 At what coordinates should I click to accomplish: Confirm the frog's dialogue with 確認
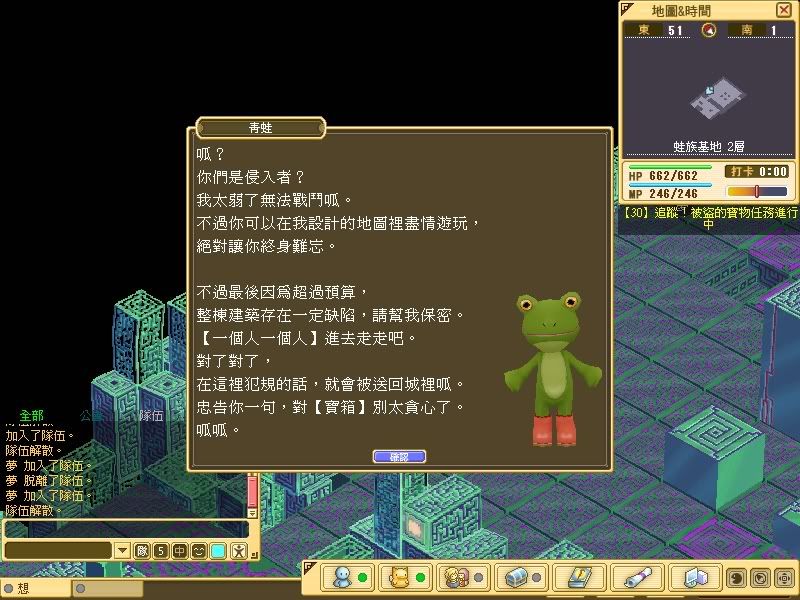point(399,457)
